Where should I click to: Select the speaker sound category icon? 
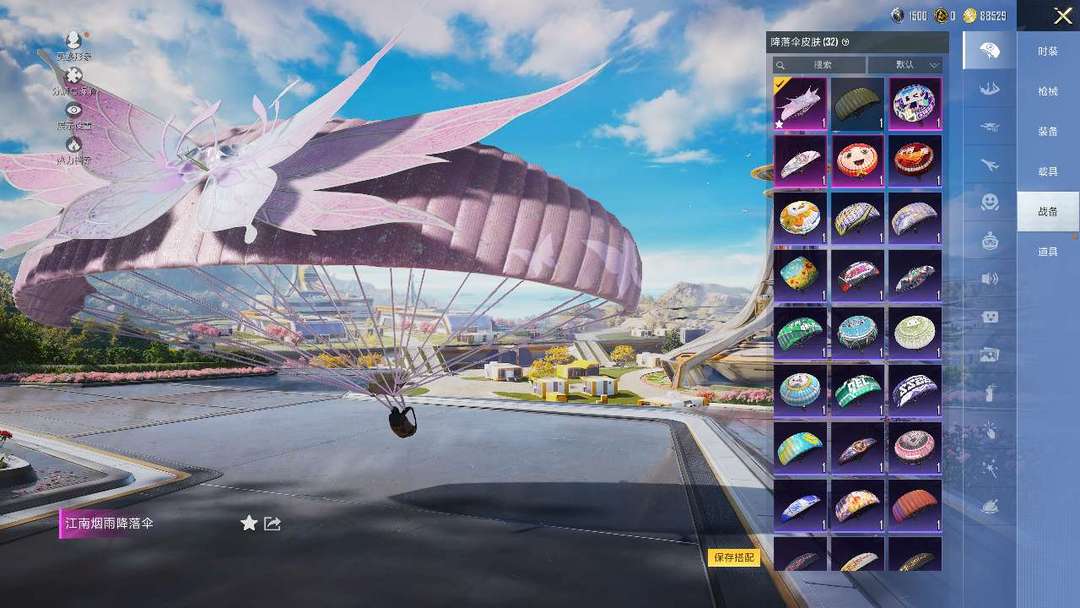(x=989, y=279)
